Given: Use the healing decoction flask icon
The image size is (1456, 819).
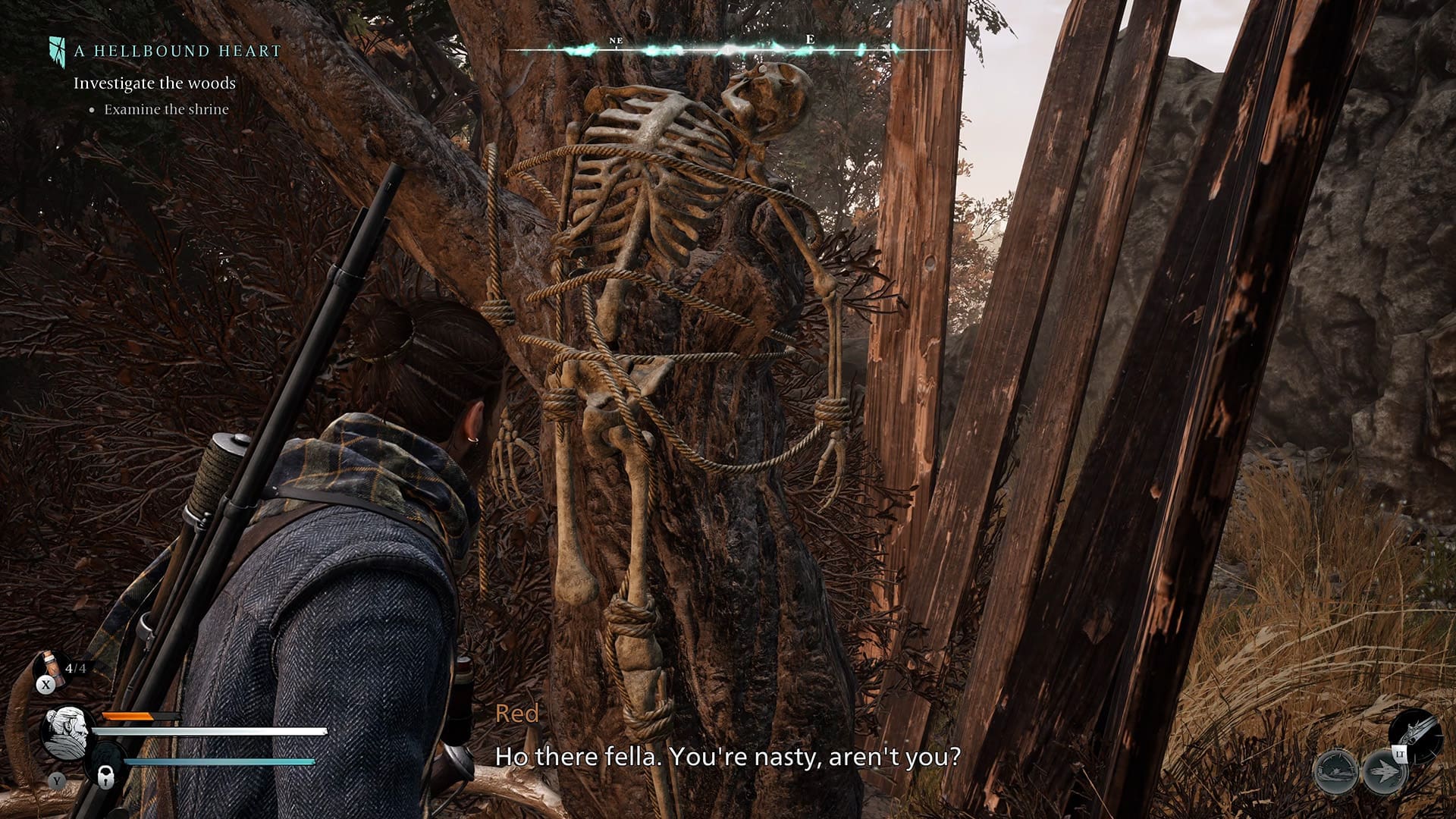Looking at the screenshot, I should pos(50,667).
